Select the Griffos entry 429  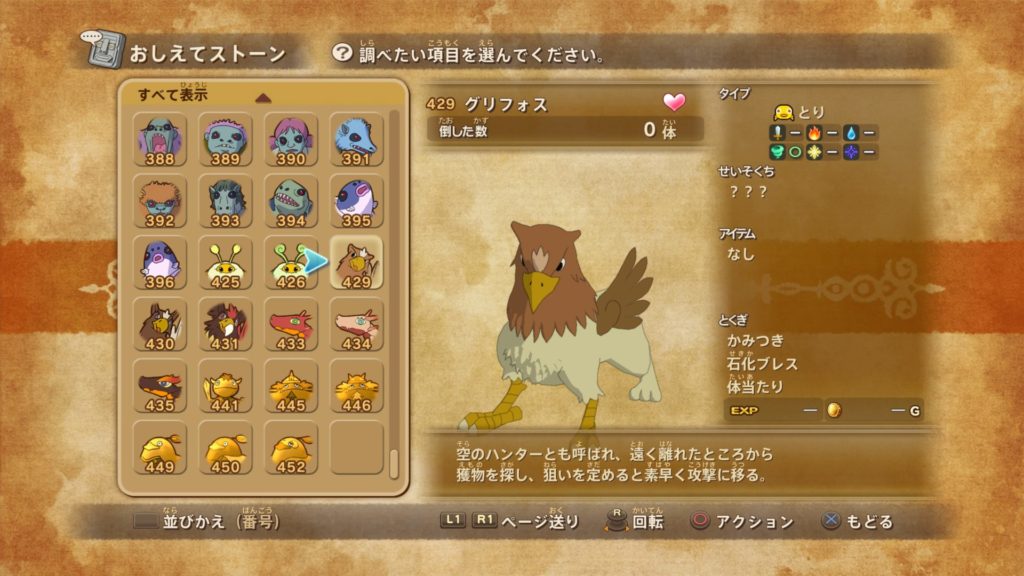tap(356, 263)
